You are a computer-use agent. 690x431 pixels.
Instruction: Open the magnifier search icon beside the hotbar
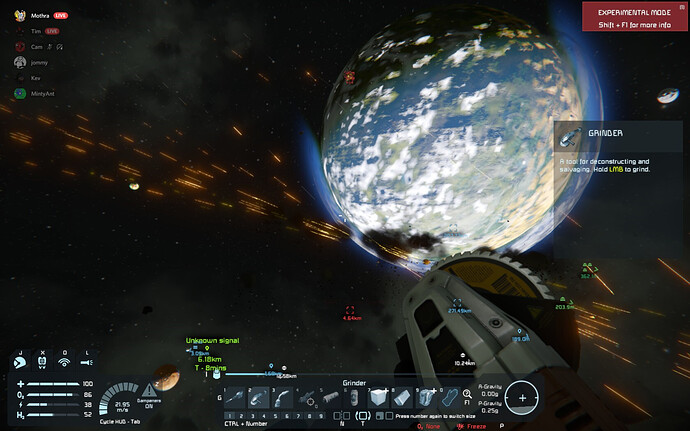[x=465, y=396]
